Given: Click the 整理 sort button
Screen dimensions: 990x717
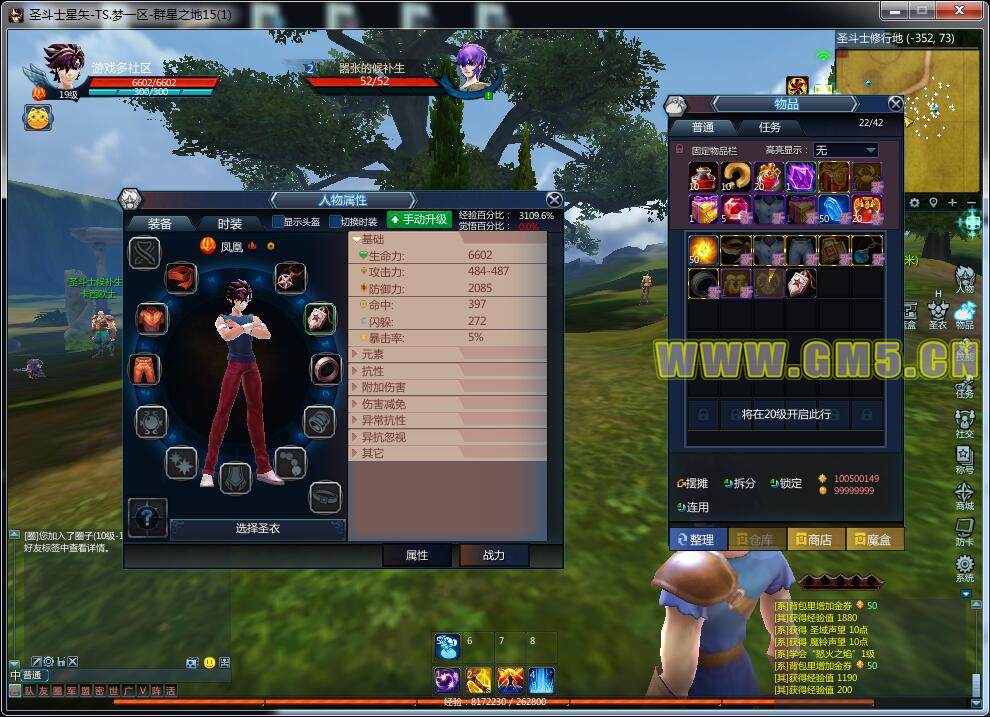Looking at the screenshot, I should [x=698, y=539].
